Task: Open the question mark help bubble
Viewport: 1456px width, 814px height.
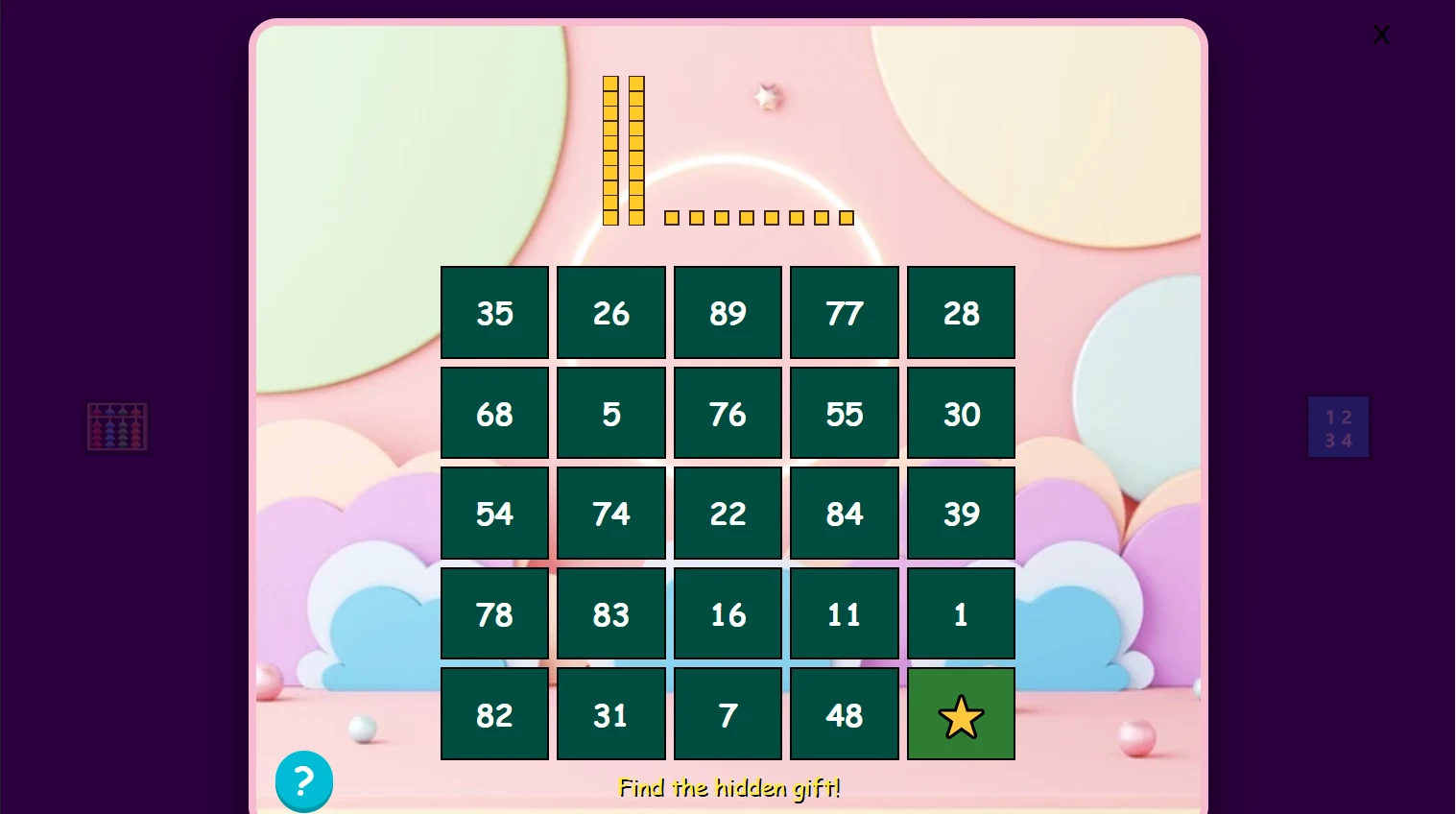Action: [x=304, y=780]
